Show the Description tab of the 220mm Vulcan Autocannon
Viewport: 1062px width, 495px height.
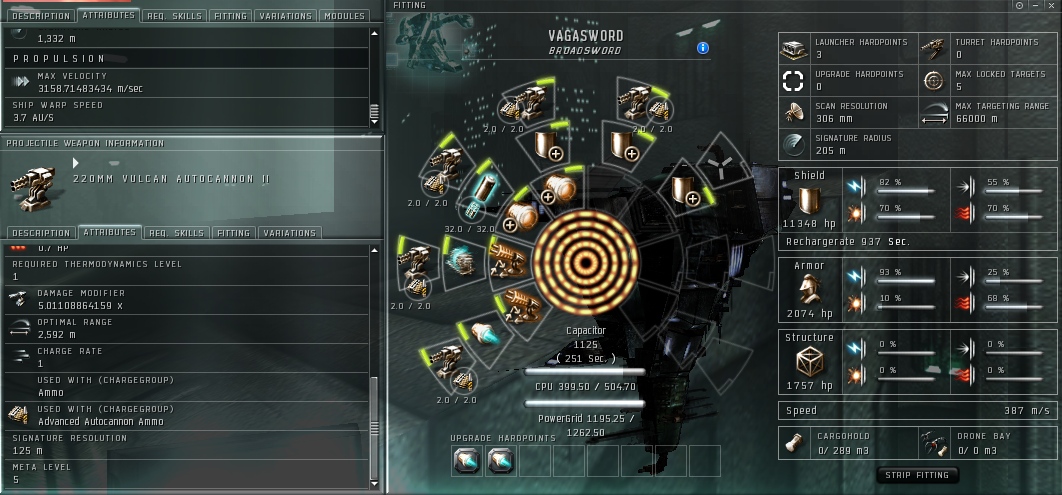coord(40,233)
